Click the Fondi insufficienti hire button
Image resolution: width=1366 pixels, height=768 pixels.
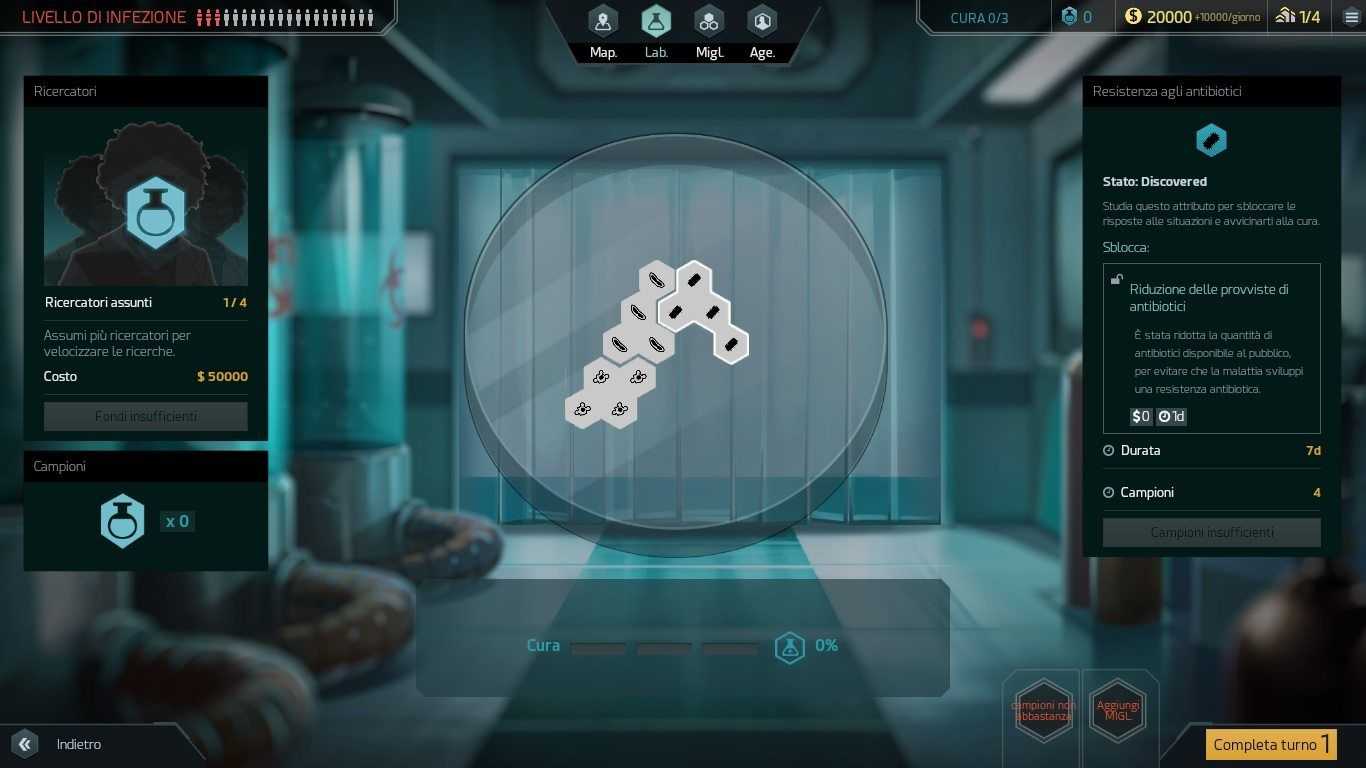coord(146,416)
